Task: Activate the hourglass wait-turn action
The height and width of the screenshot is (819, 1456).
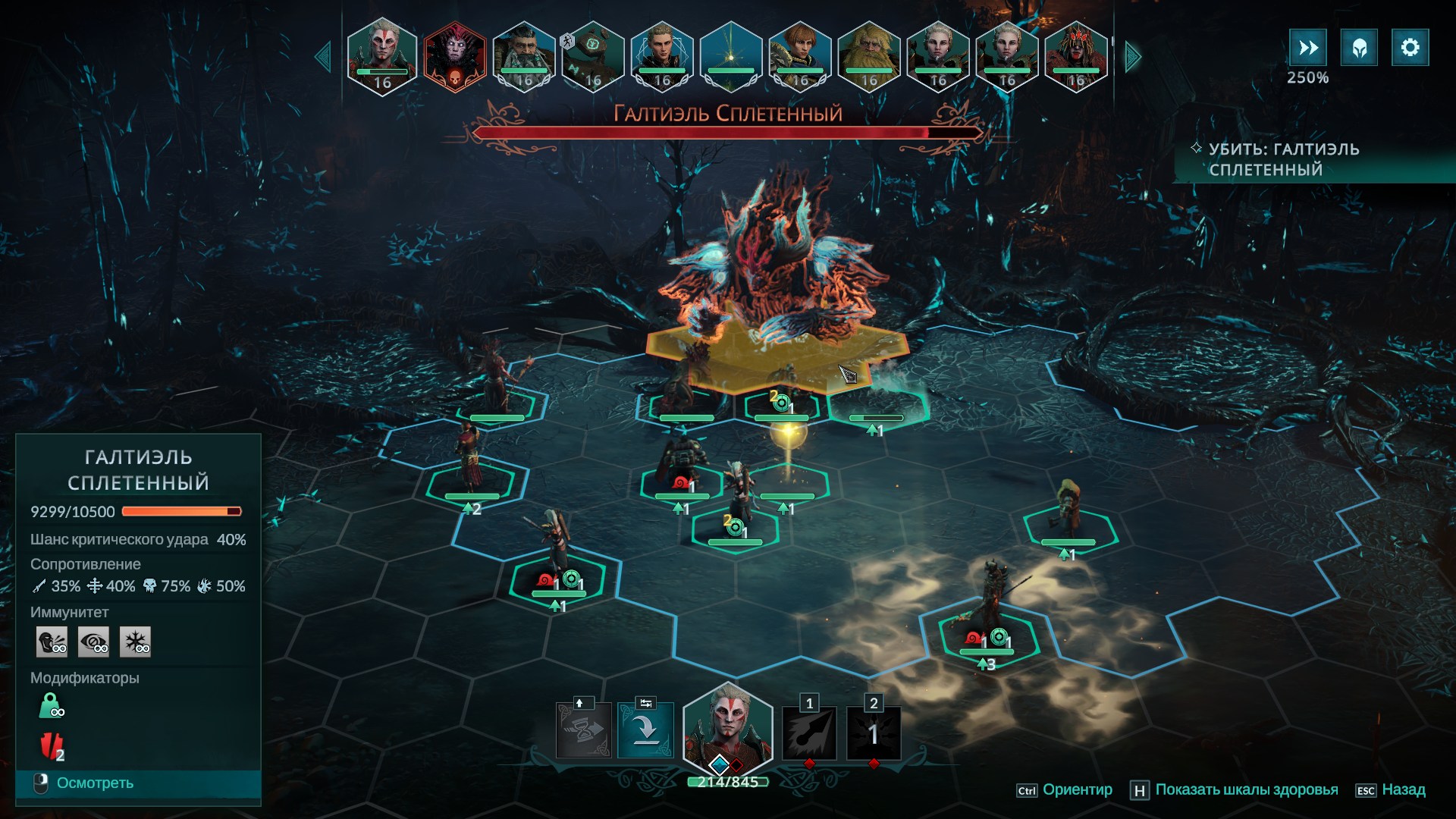Action: pos(583,730)
